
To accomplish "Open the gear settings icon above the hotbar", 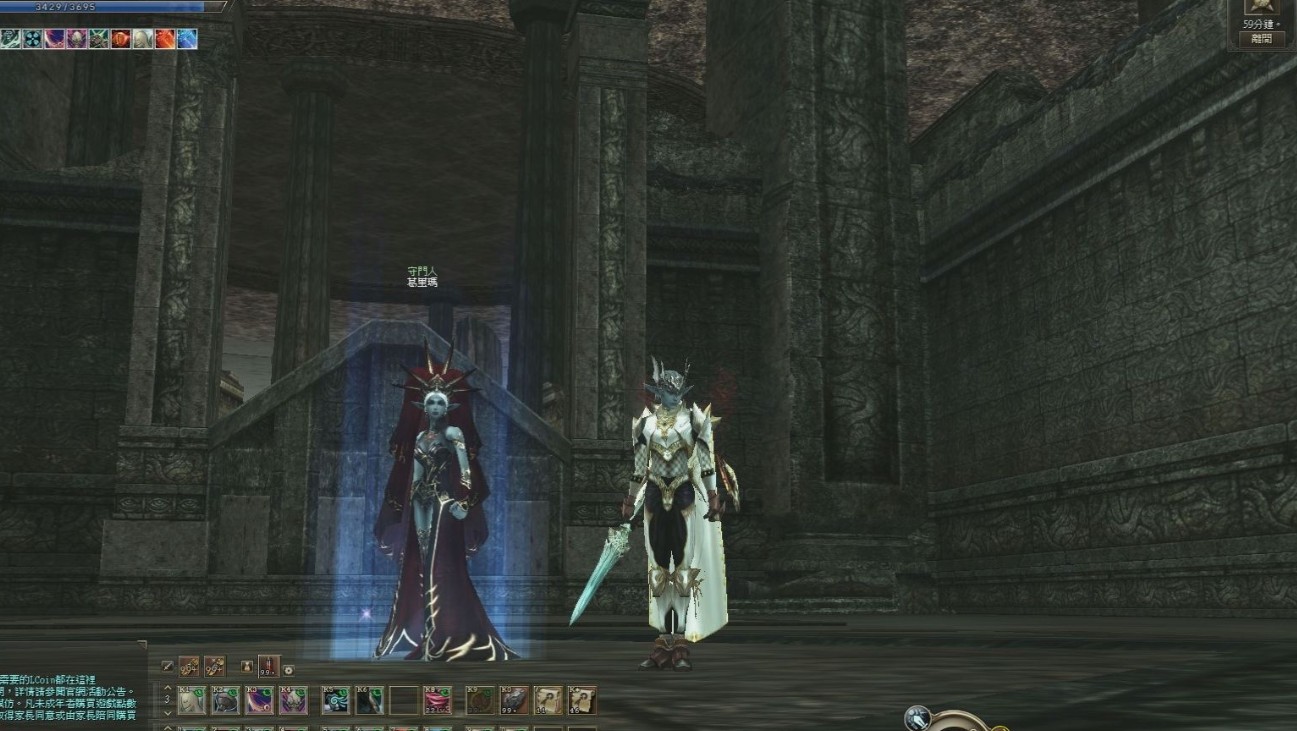I will (289, 670).
